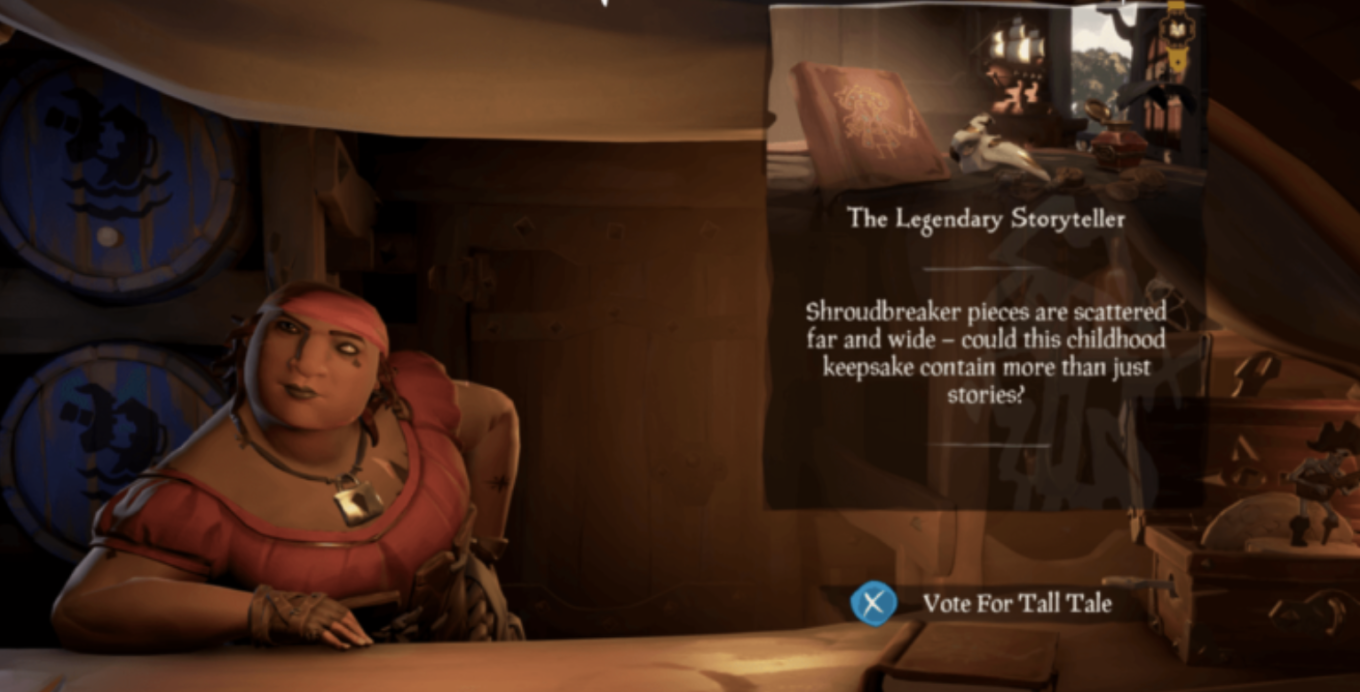Select The Legendary Storyteller tall tale artwork
Image resolution: width=1360 pixels, height=692 pixels.
pos(985,95)
